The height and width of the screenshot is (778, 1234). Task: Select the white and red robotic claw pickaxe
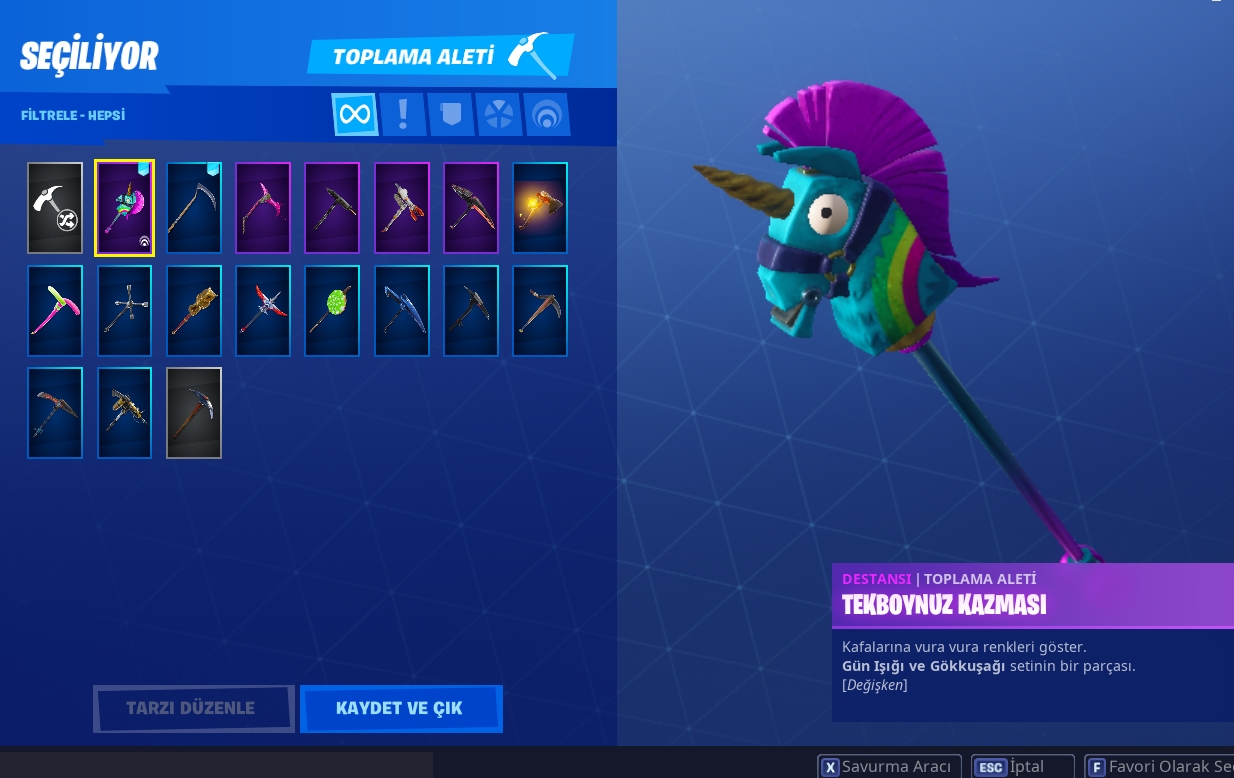click(x=402, y=208)
